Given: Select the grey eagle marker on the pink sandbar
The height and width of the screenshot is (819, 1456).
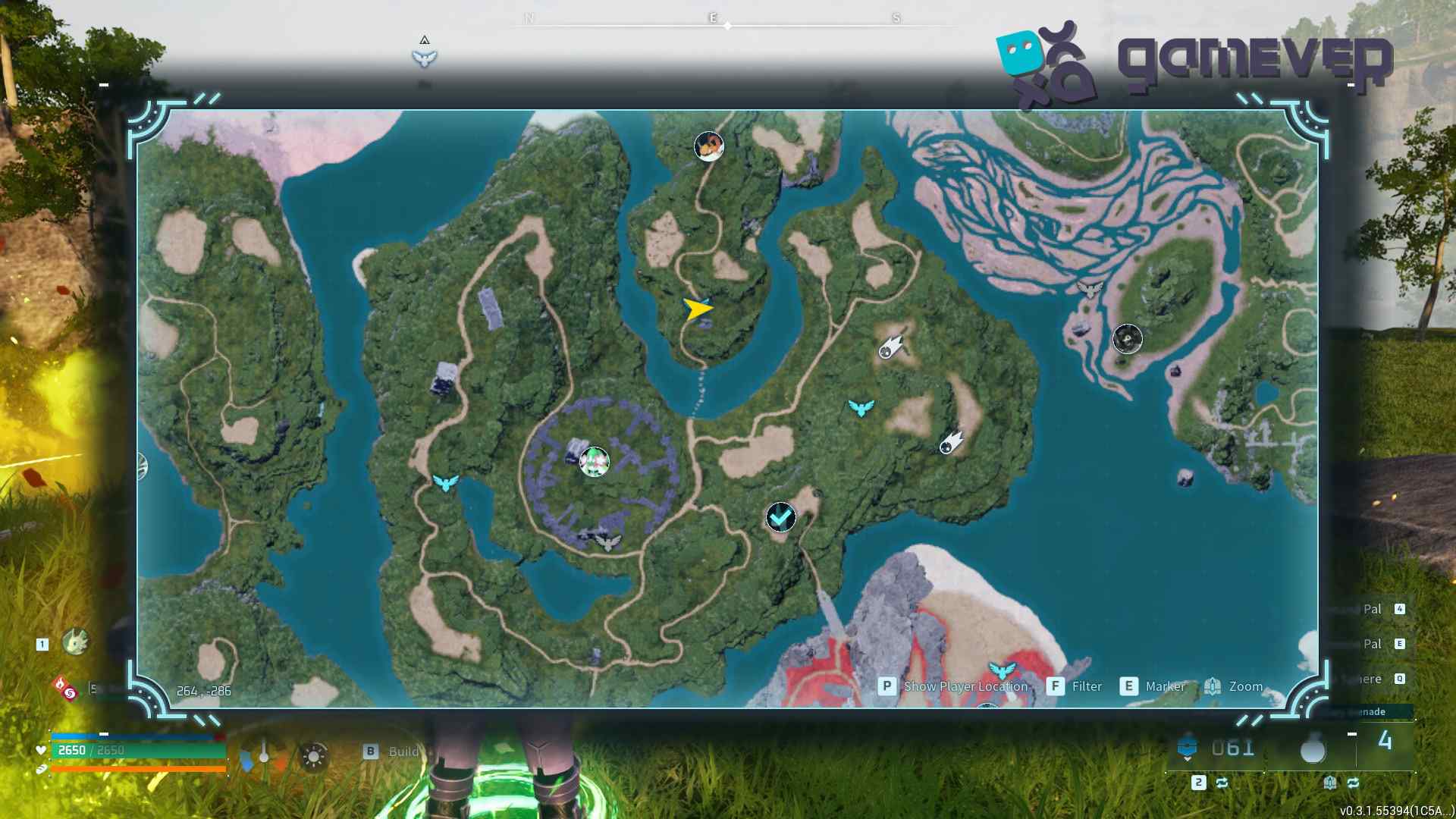Looking at the screenshot, I should pos(1090,289).
